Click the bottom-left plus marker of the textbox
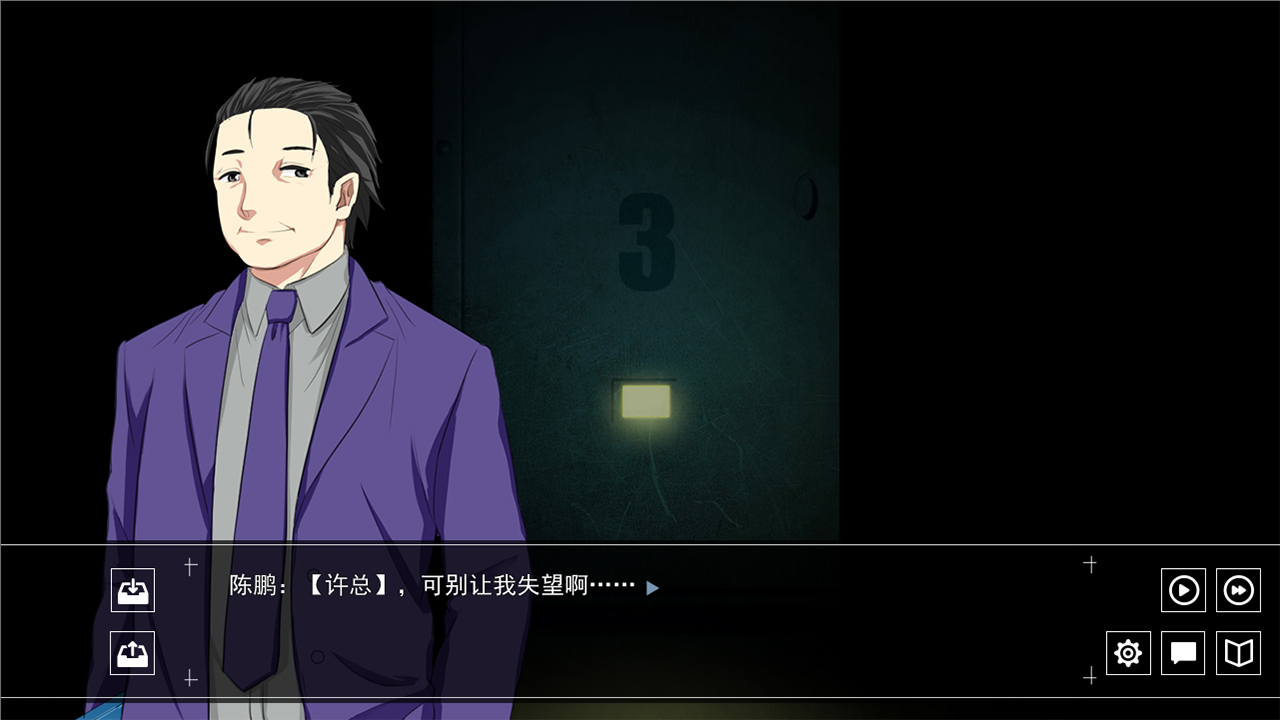This screenshot has height=720, width=1280. point(190,679)
